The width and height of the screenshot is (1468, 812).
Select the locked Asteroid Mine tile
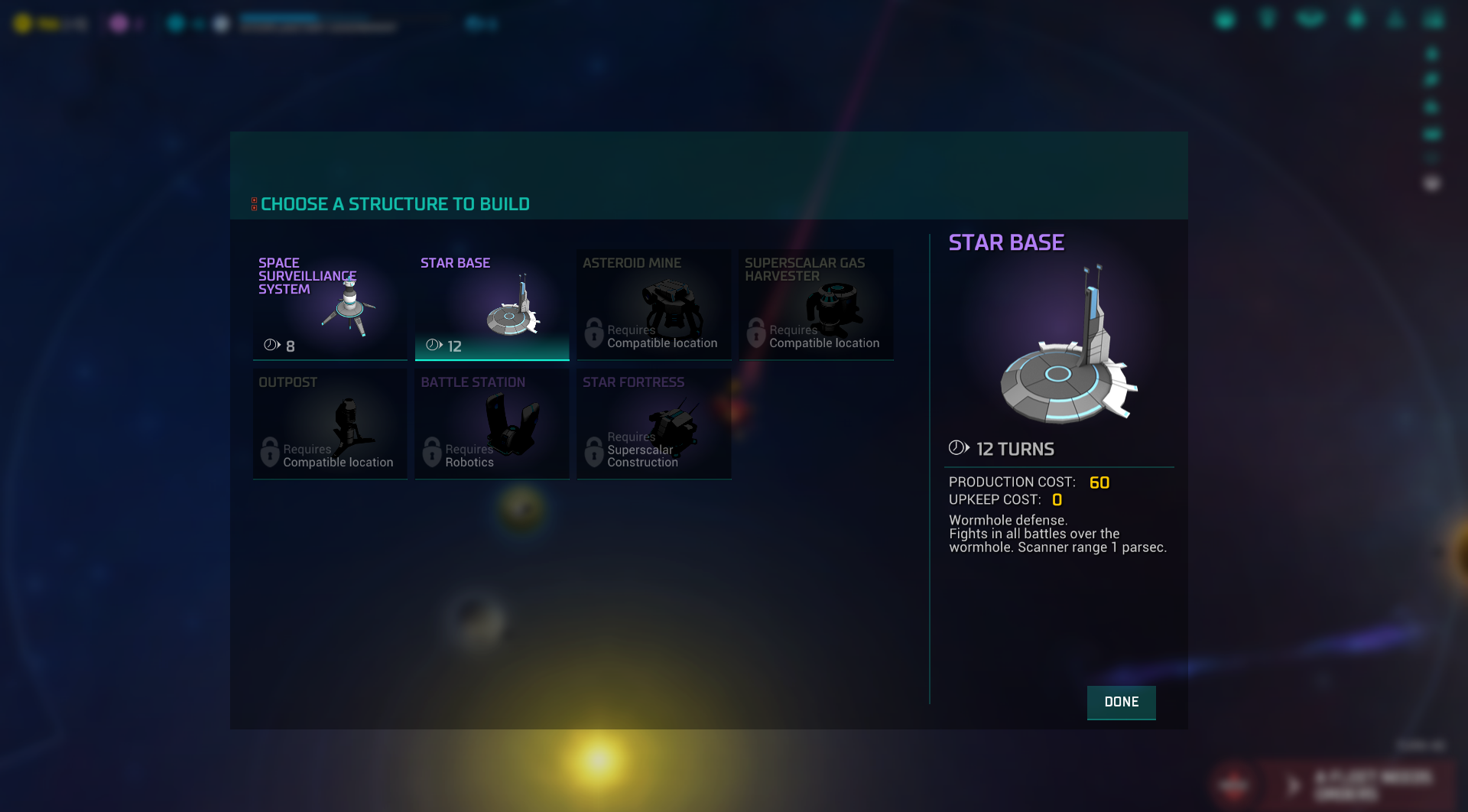tap(654, 304)
